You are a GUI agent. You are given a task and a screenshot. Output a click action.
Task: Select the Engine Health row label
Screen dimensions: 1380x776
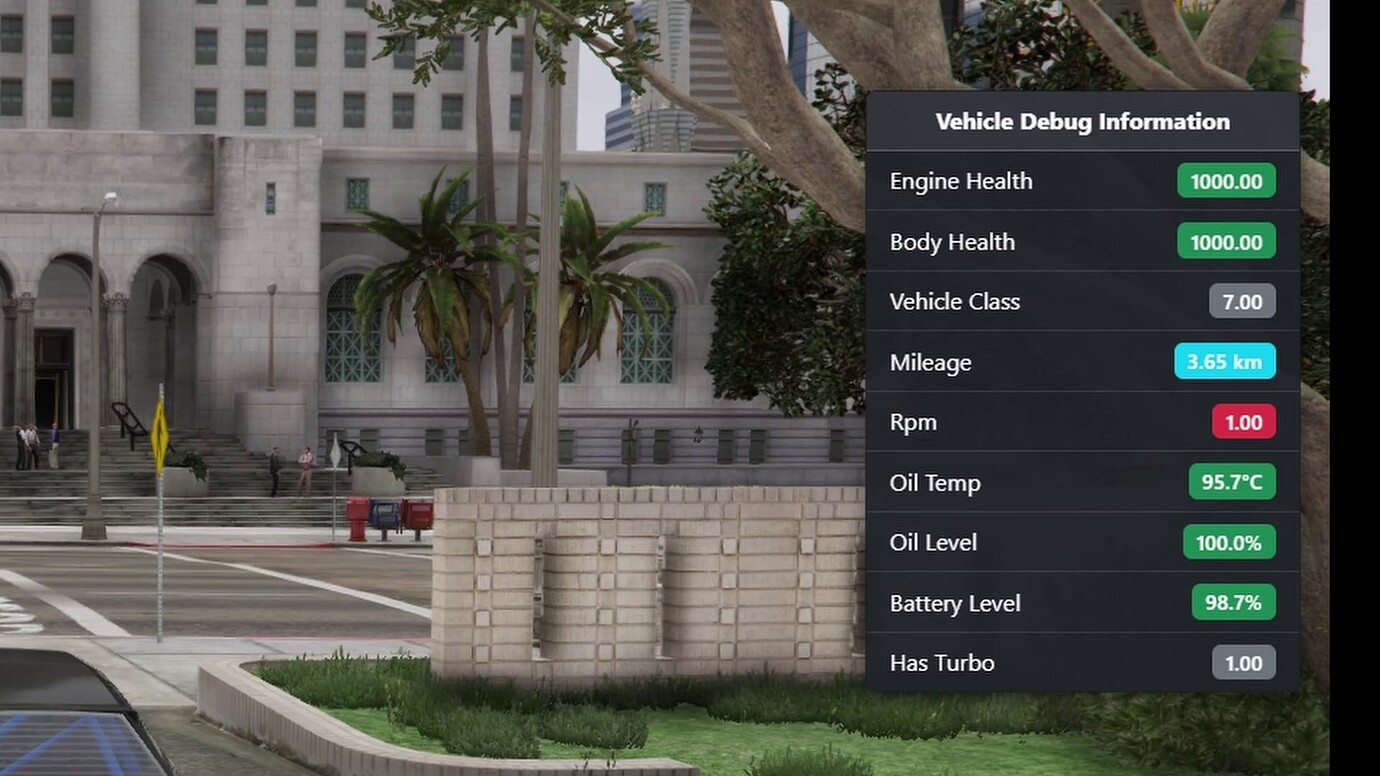click(961, 181)
